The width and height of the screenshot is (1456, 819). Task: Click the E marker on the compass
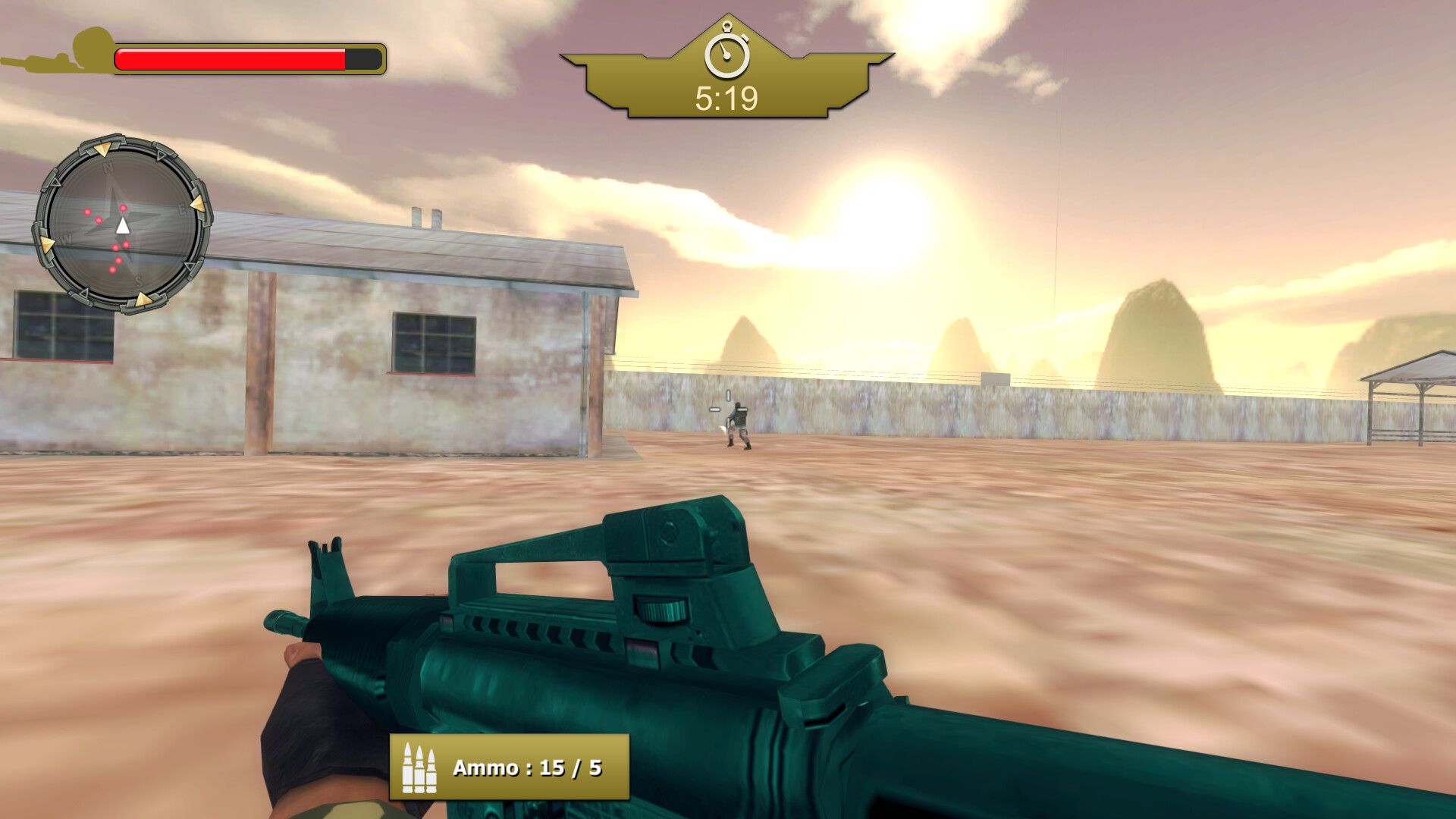pos(181,208)
